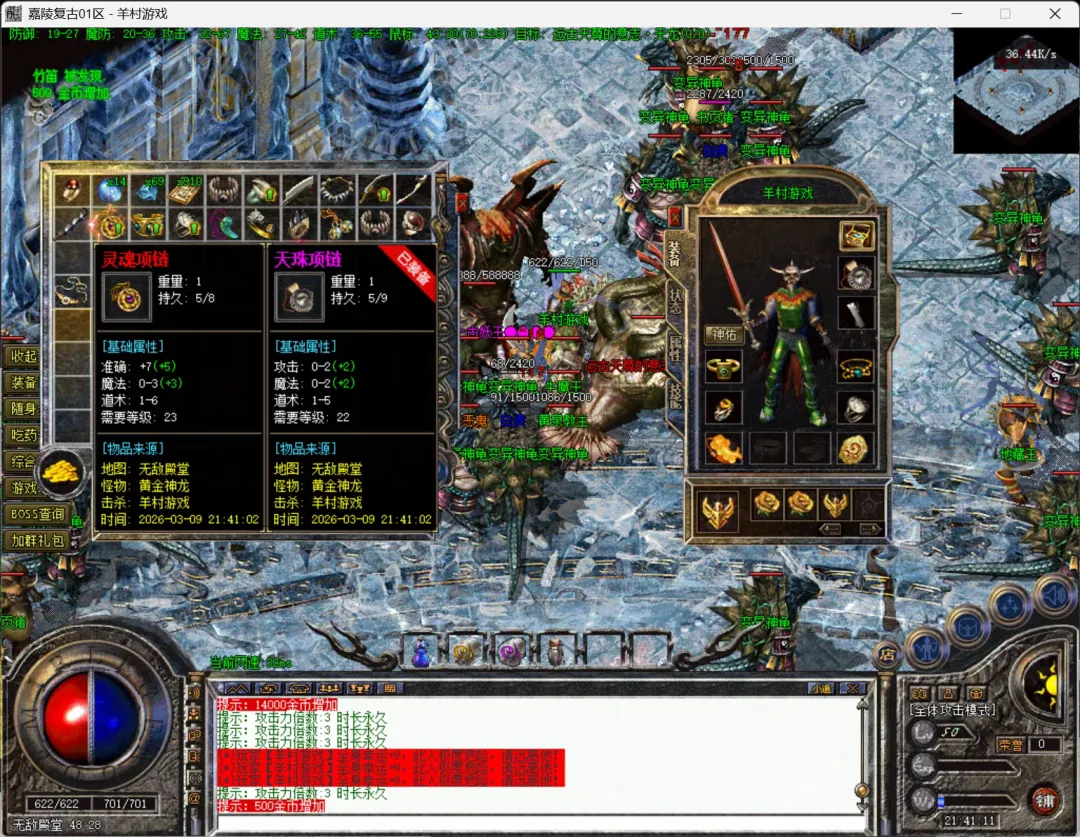This screenshot has height=837, width=1080.
Task: Pick the blue orb stack x14
Action: click(110, 191)
